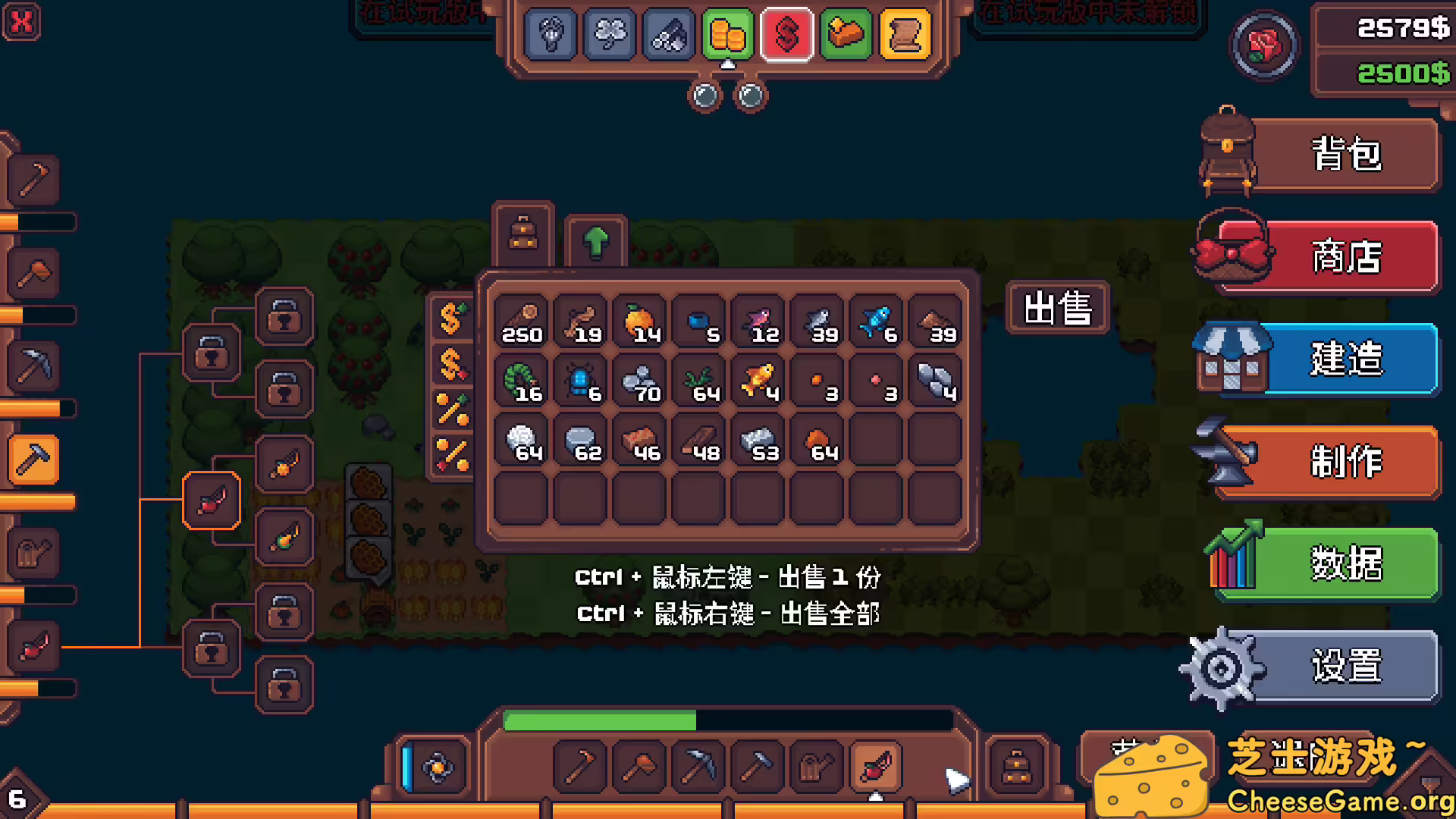Open the 设置 settings button
The height and width of the screenshot is (819, 1456).
click(1346, 666)
